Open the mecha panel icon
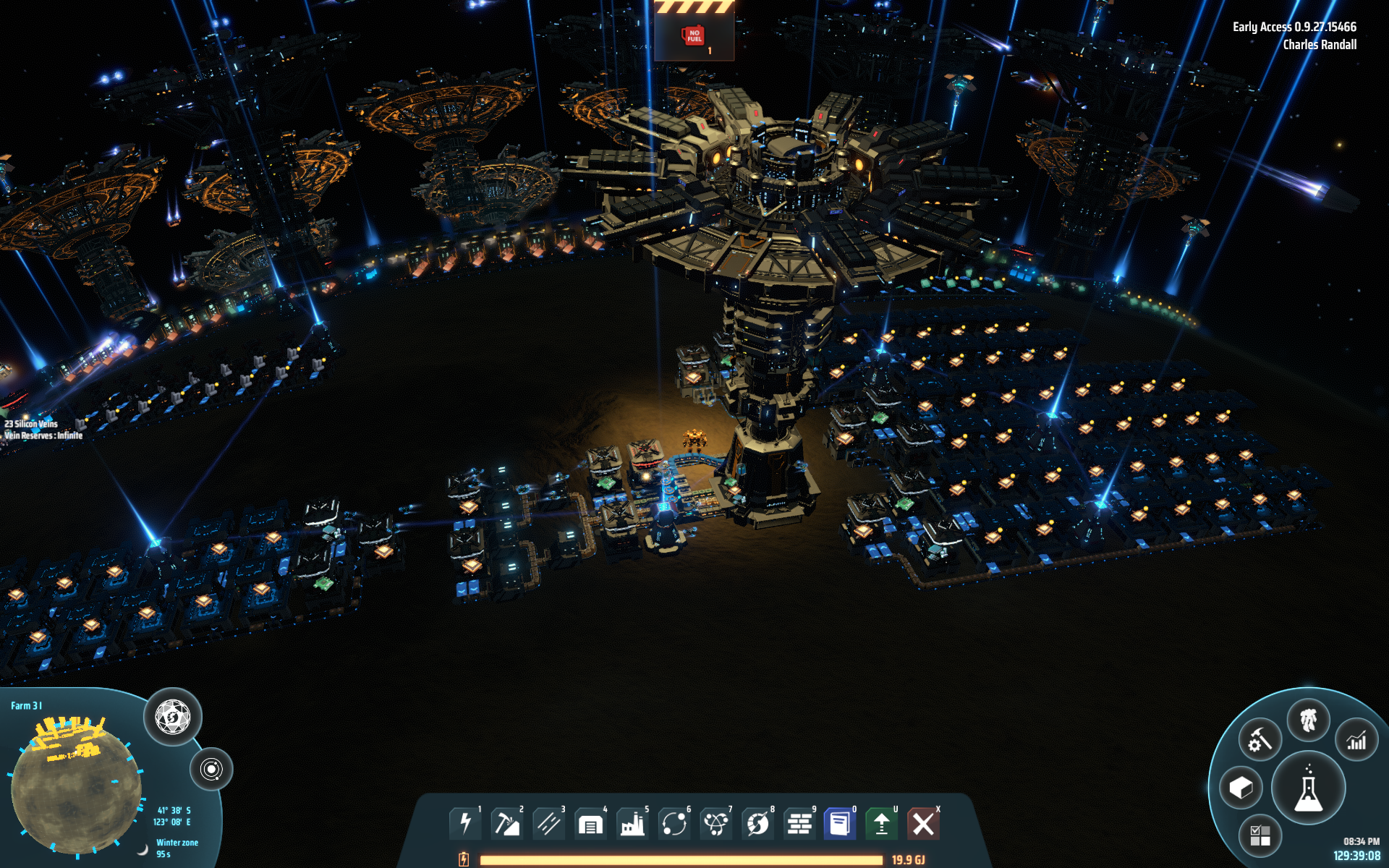The height and width of the screenshot is (868, 1389). point(1308,721)
